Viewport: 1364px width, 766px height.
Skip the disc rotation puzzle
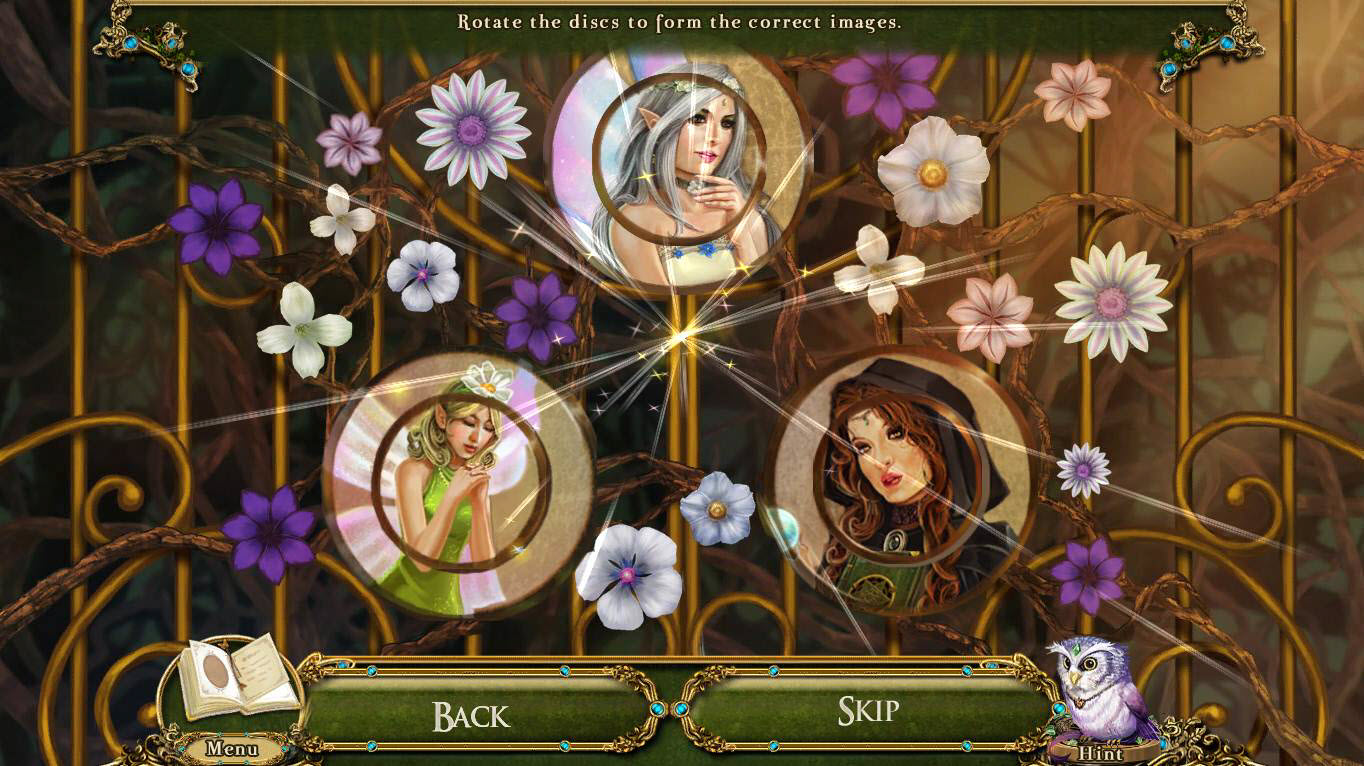tap(868, 711)
